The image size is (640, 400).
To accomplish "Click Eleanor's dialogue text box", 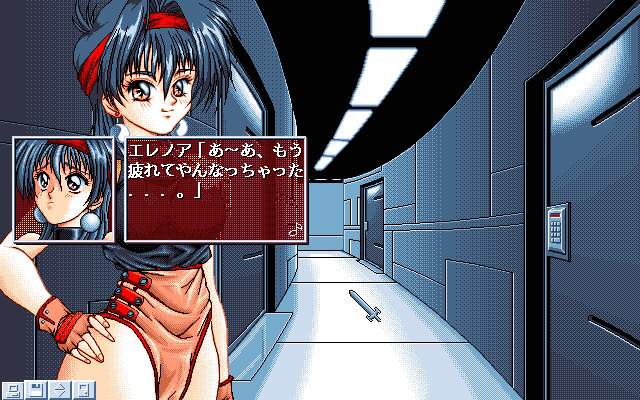I will click(x=216, y=187).
